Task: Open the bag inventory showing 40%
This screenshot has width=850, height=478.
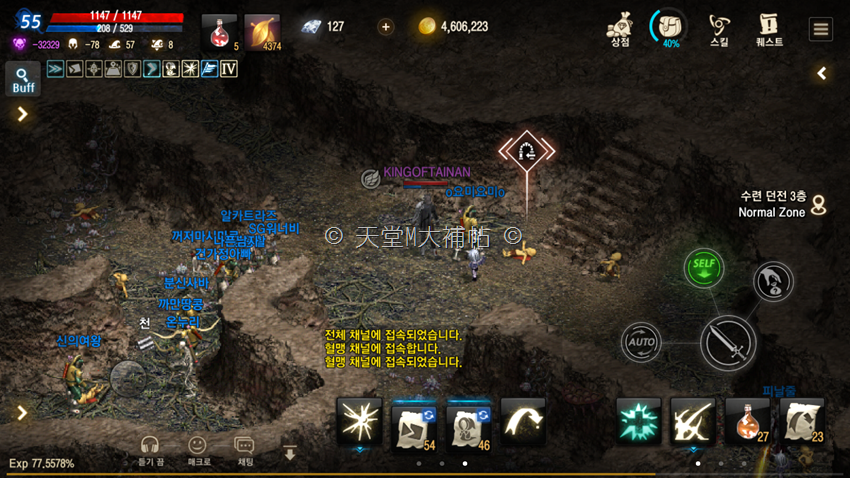Action: [669, 27]
